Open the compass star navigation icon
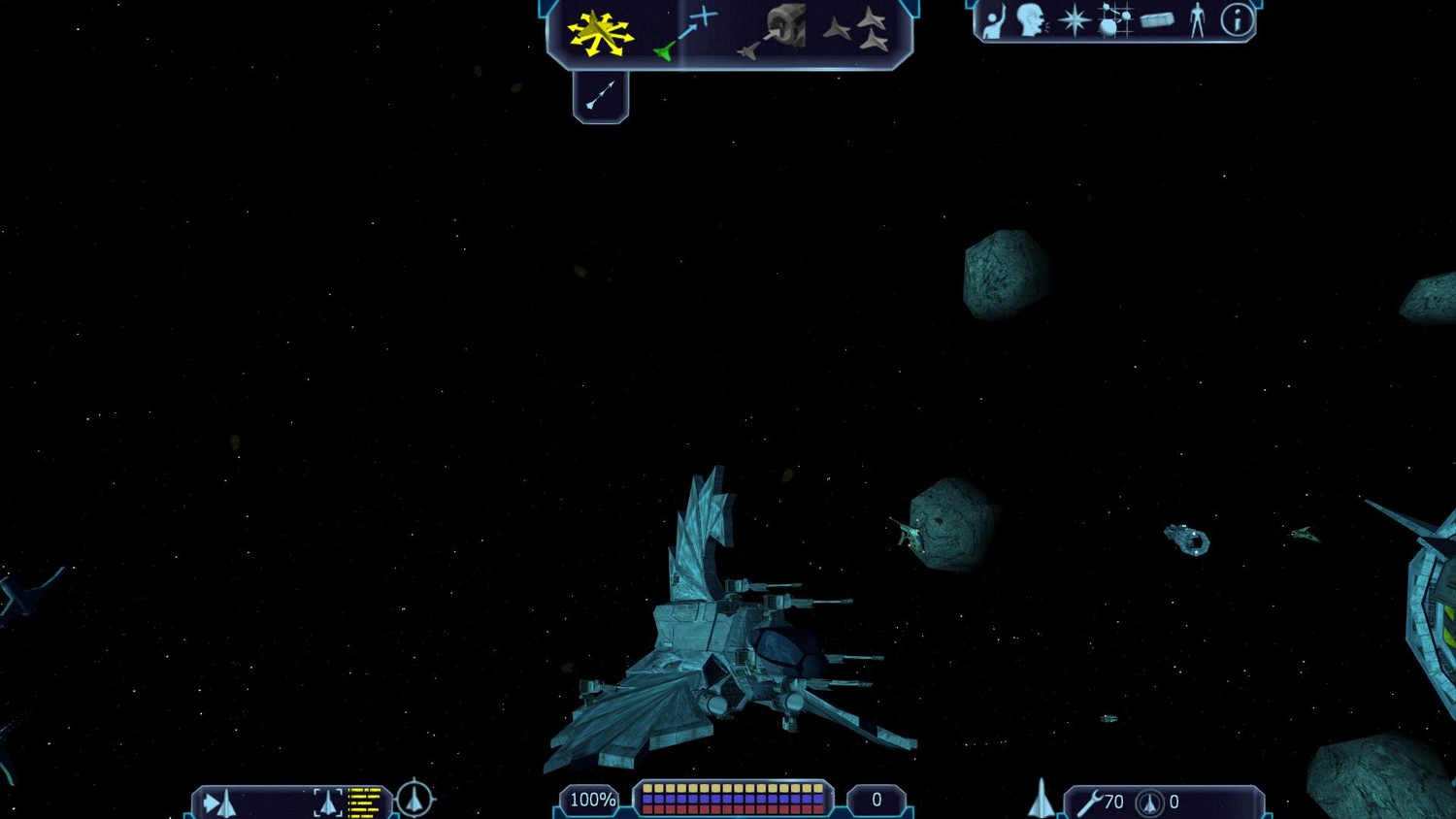Viewport: 1456px width, 819px height. (1074, 20)
